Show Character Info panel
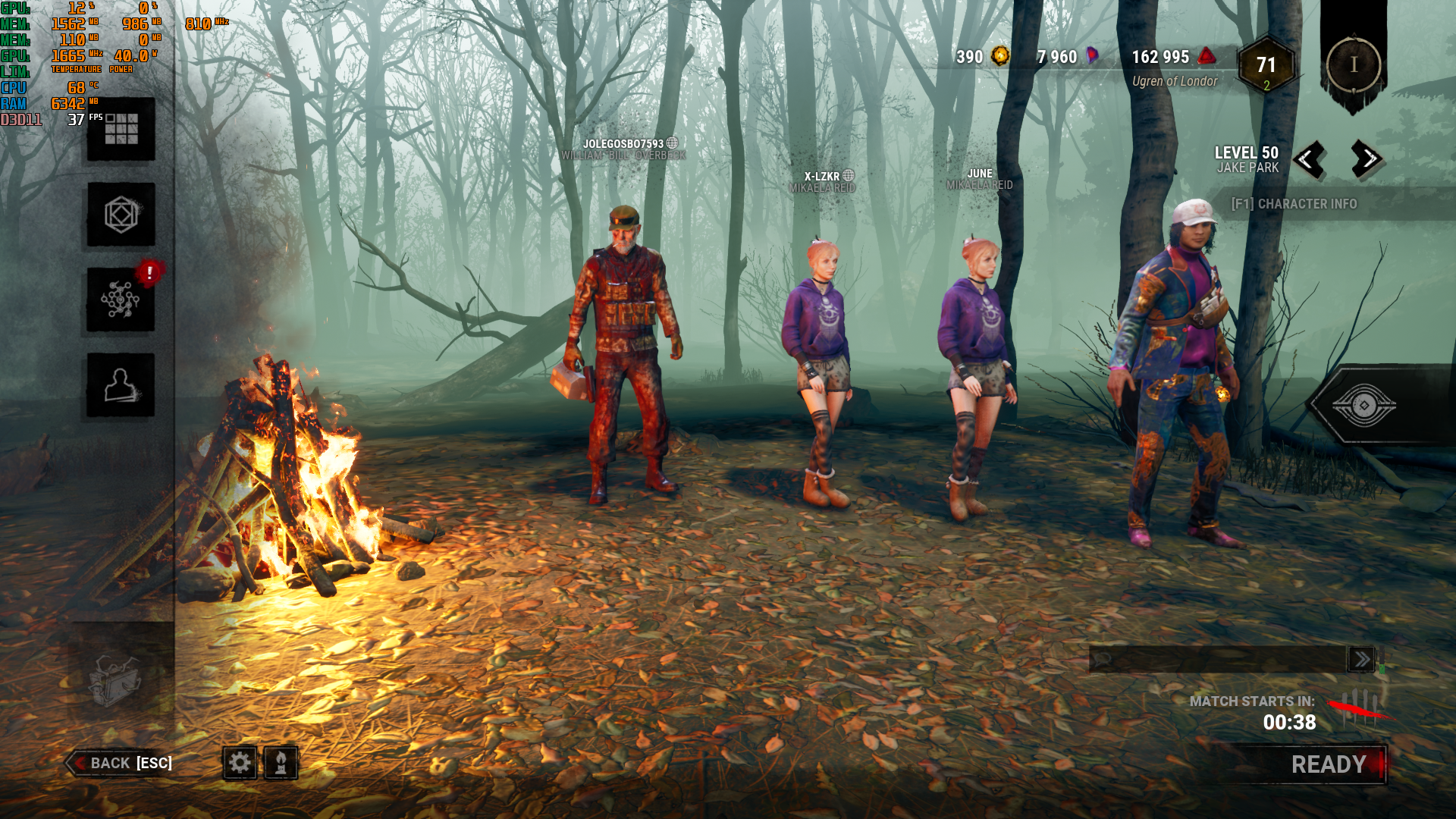 pos(1294,204)
